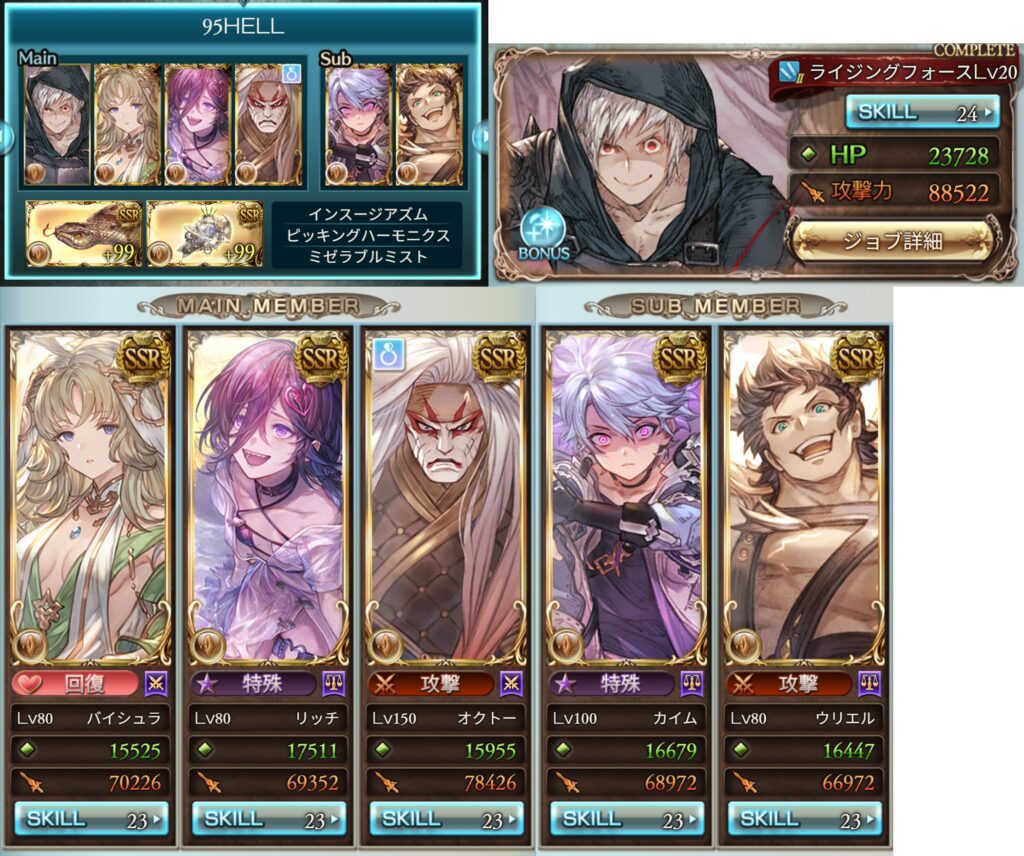Select the hooded main character party portrait
This screenshot has width=1024, height=856.
pyautogui.click(x=56, y=125)
